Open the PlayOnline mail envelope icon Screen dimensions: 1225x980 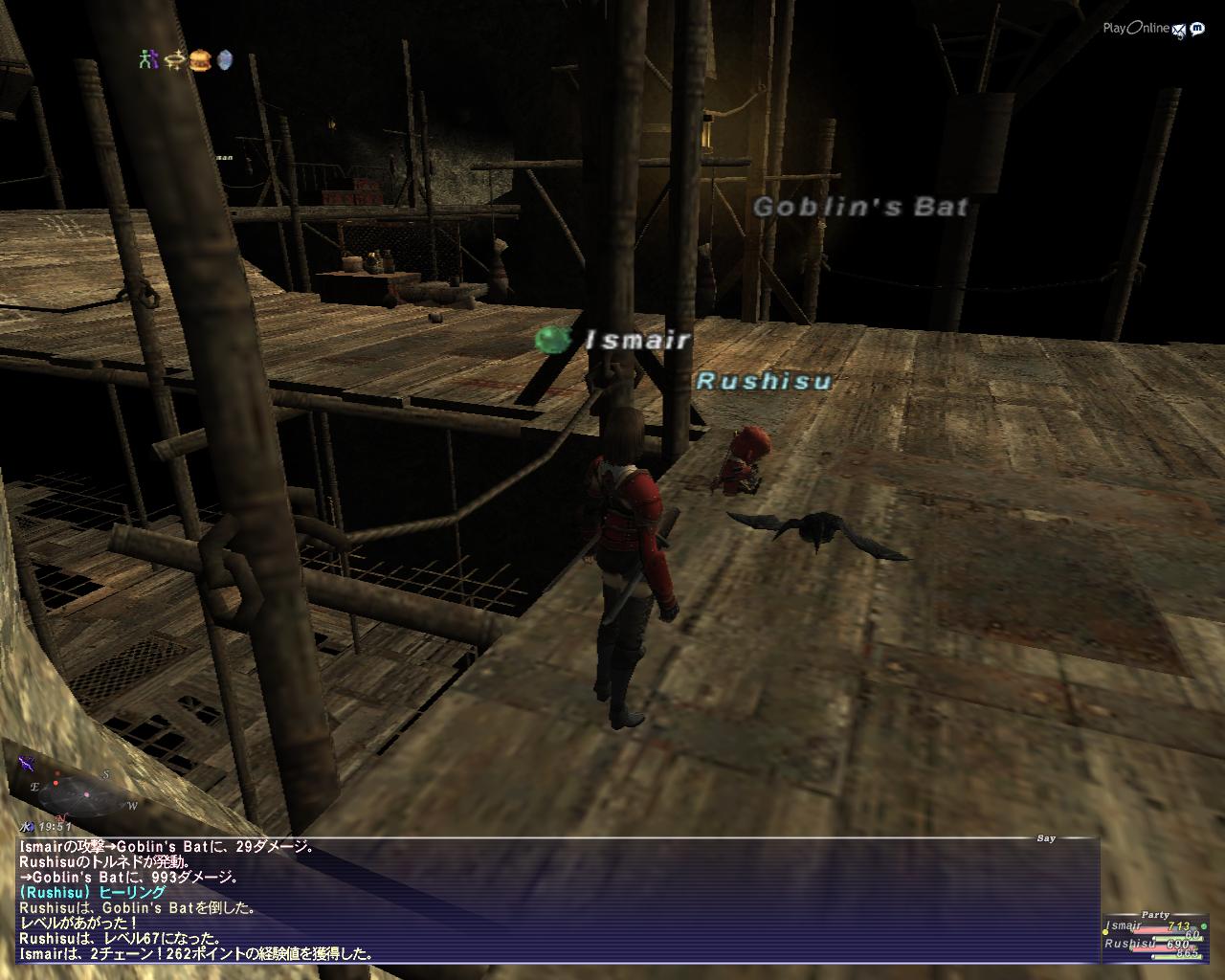[x=1180, y=29]
